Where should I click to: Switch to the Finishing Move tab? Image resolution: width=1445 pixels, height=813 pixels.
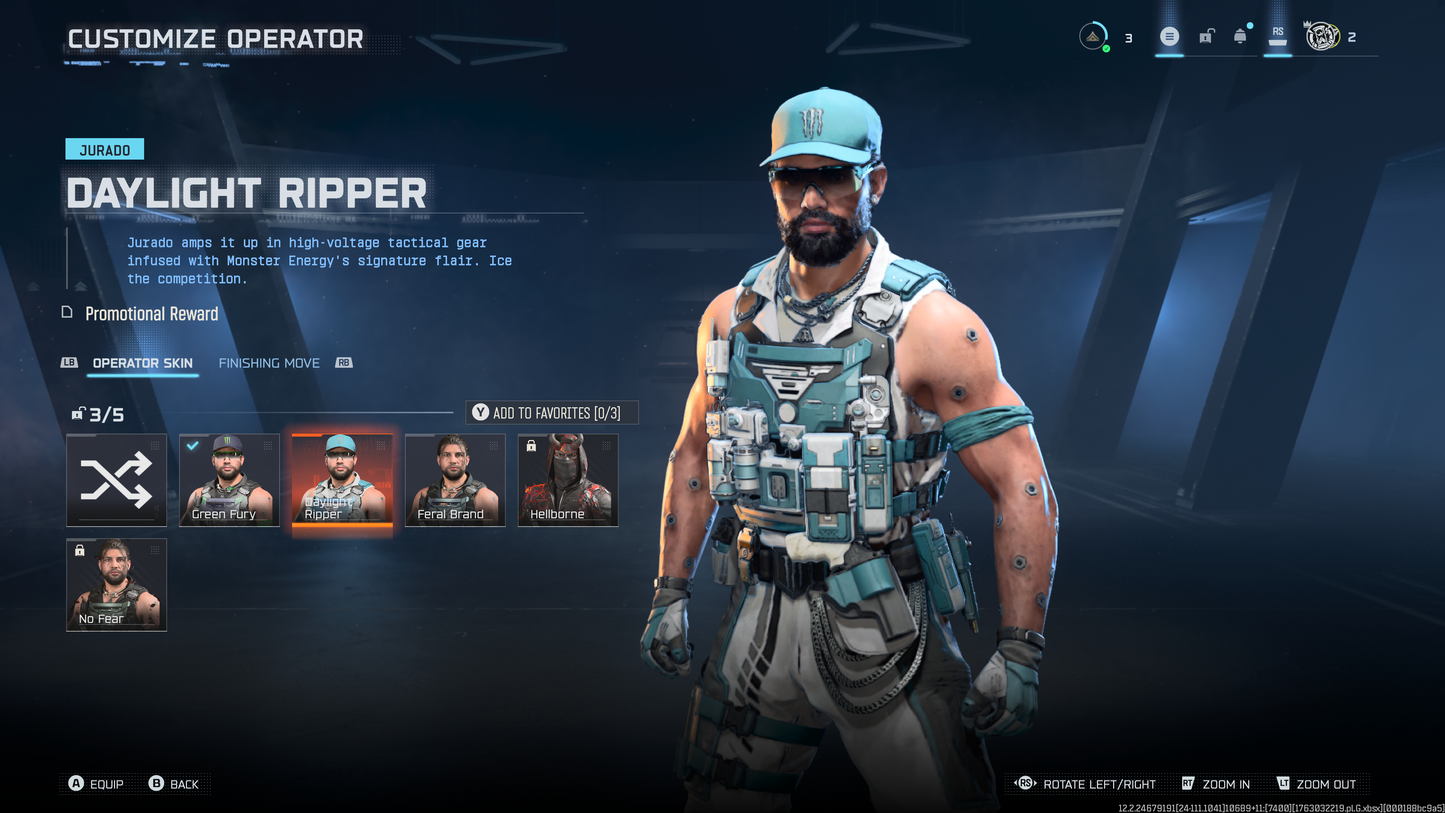(268, 363)
